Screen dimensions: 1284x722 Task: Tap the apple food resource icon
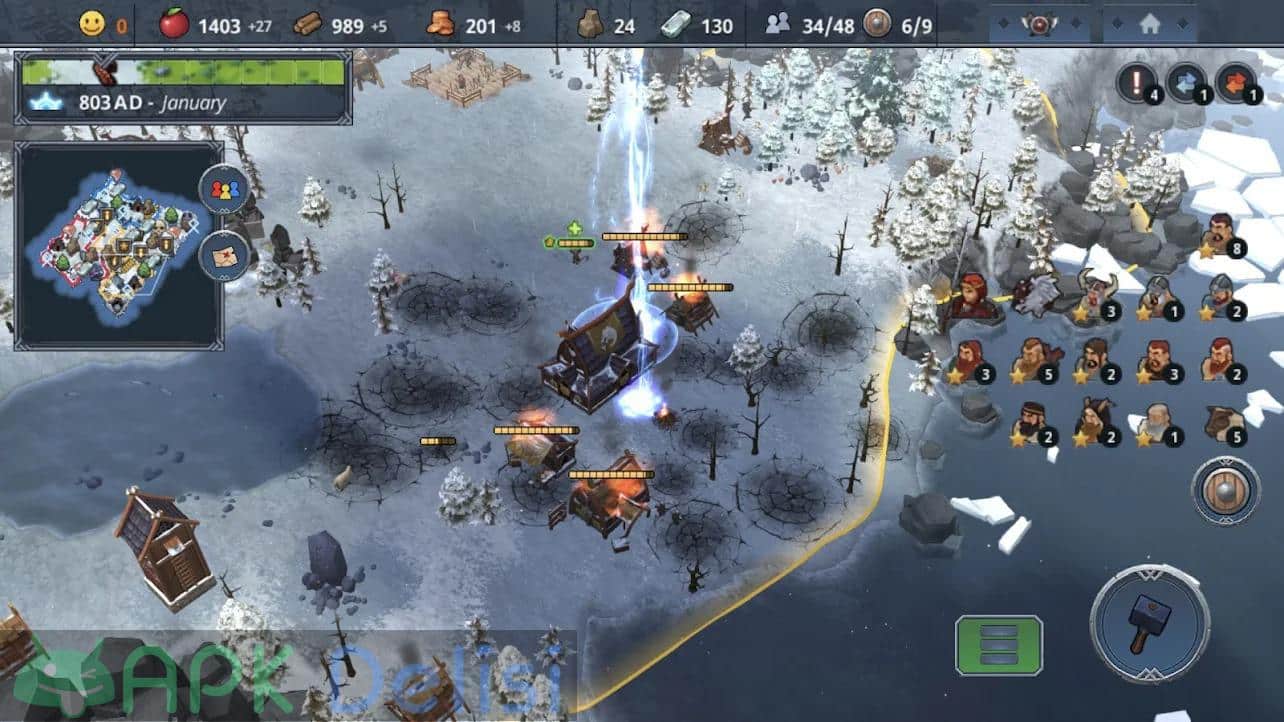point(174,25)
